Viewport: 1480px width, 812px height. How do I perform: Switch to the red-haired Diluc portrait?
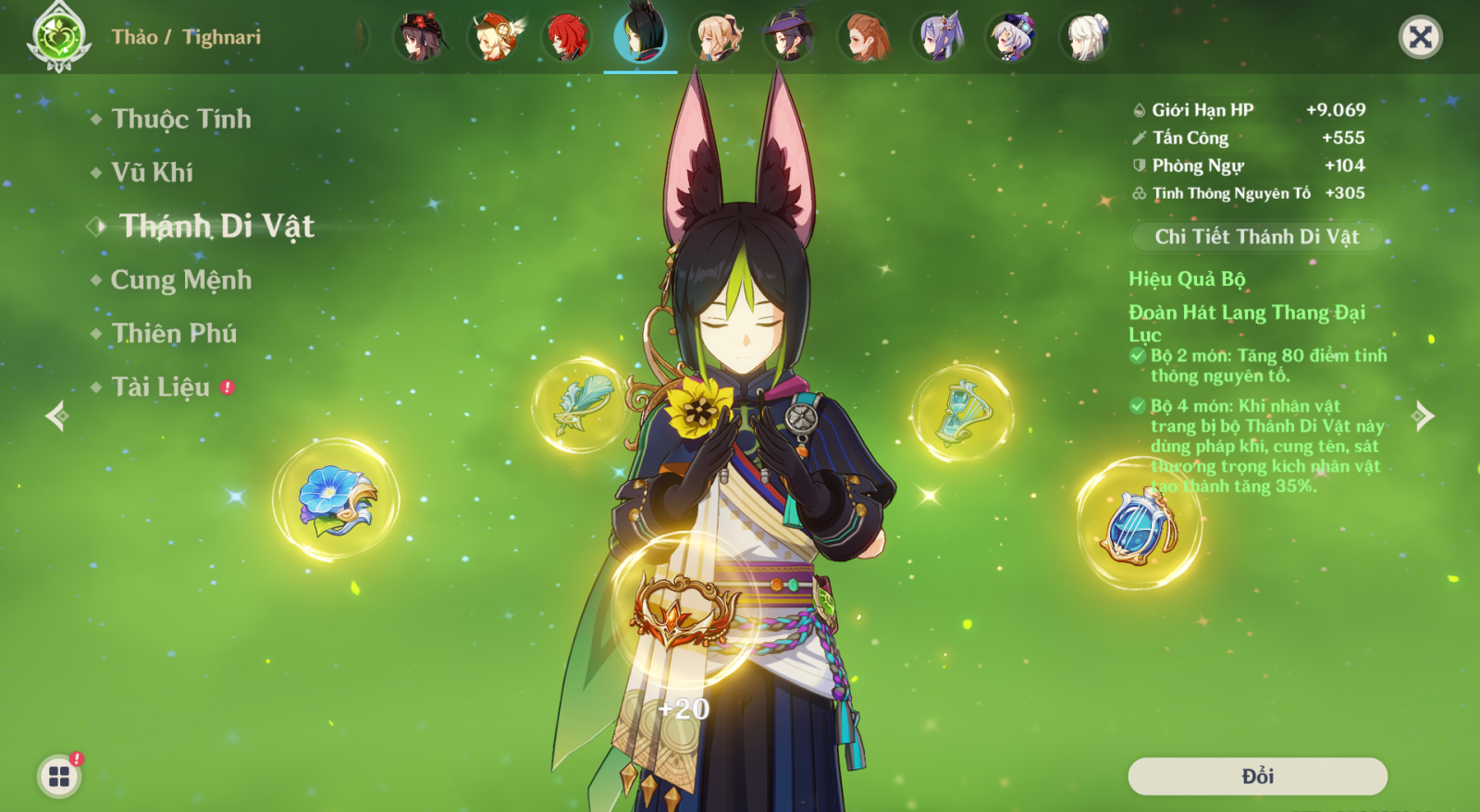tap(567, 38)
